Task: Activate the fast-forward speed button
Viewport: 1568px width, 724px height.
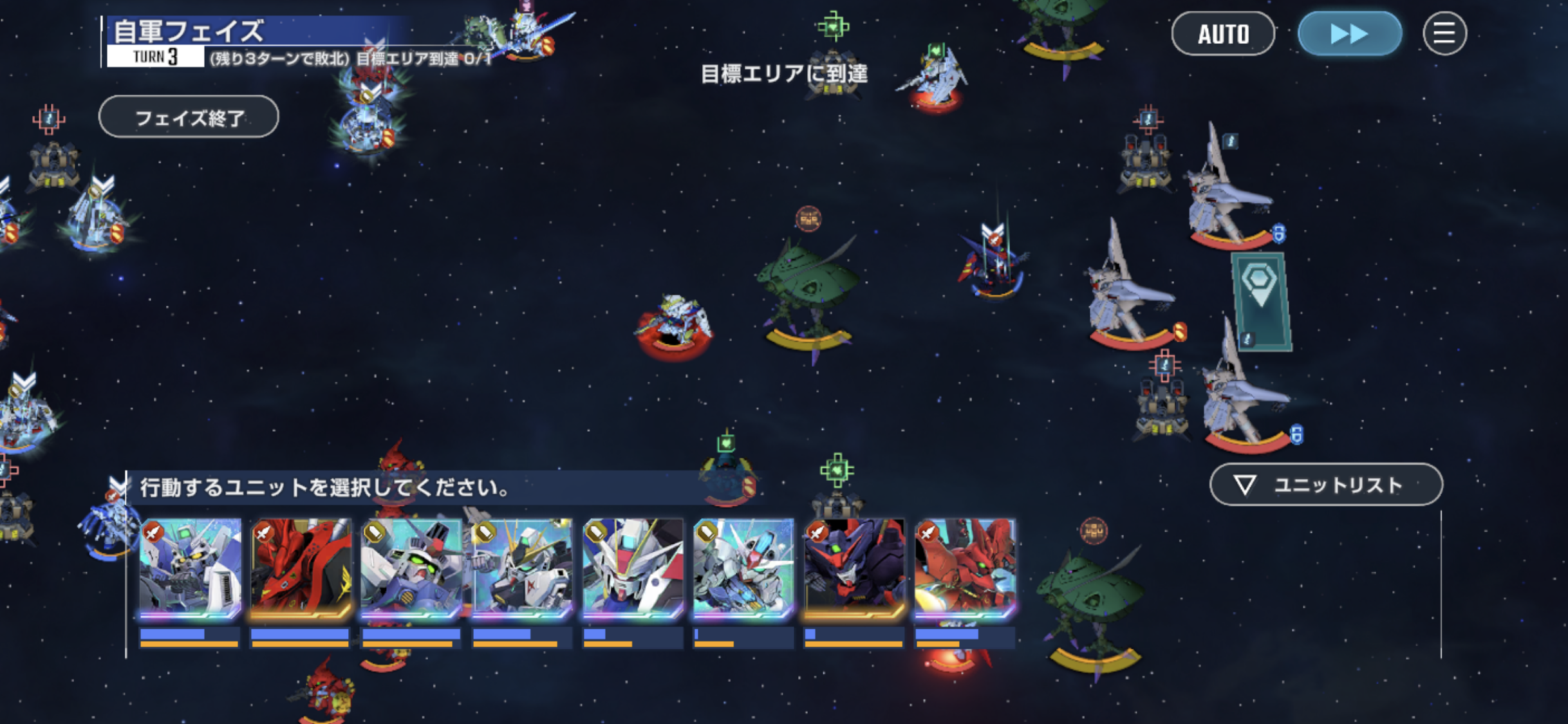Action: click(x=1349, y=33)
